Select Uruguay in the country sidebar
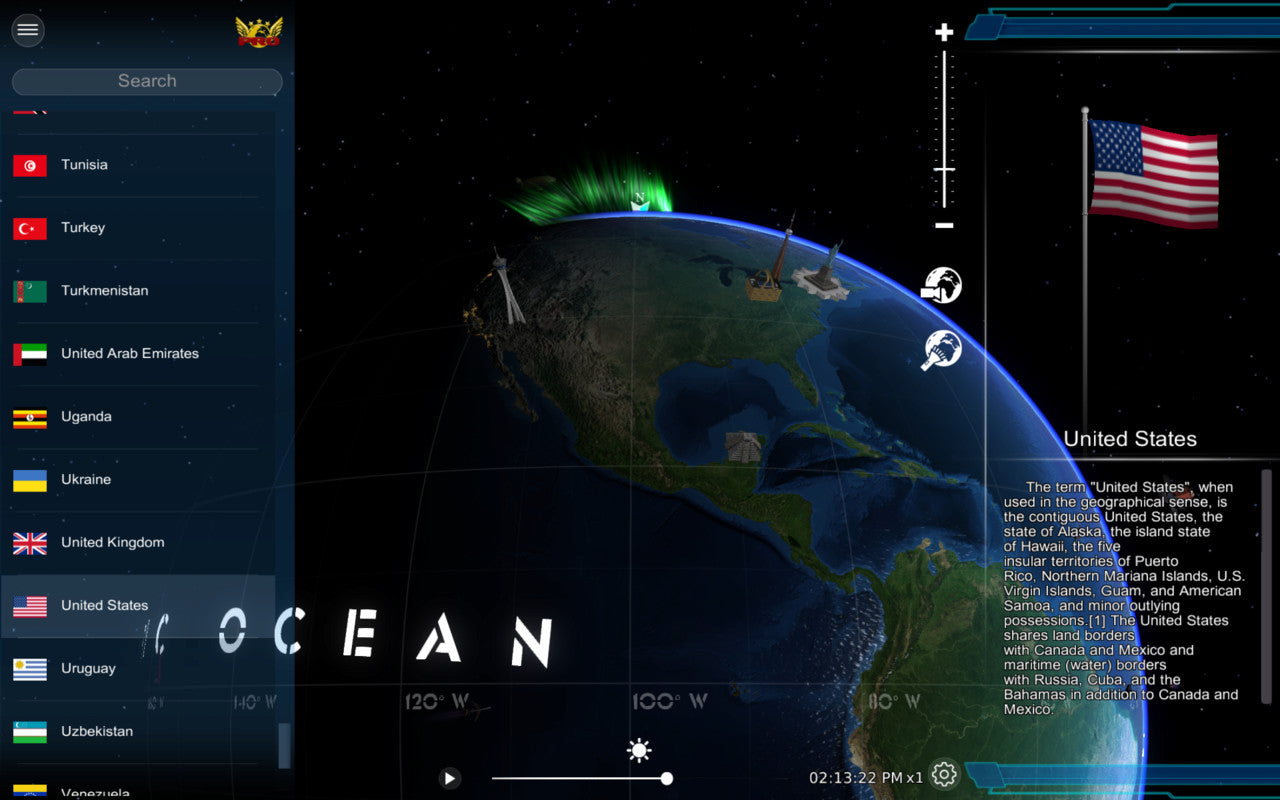 [88, 668]
